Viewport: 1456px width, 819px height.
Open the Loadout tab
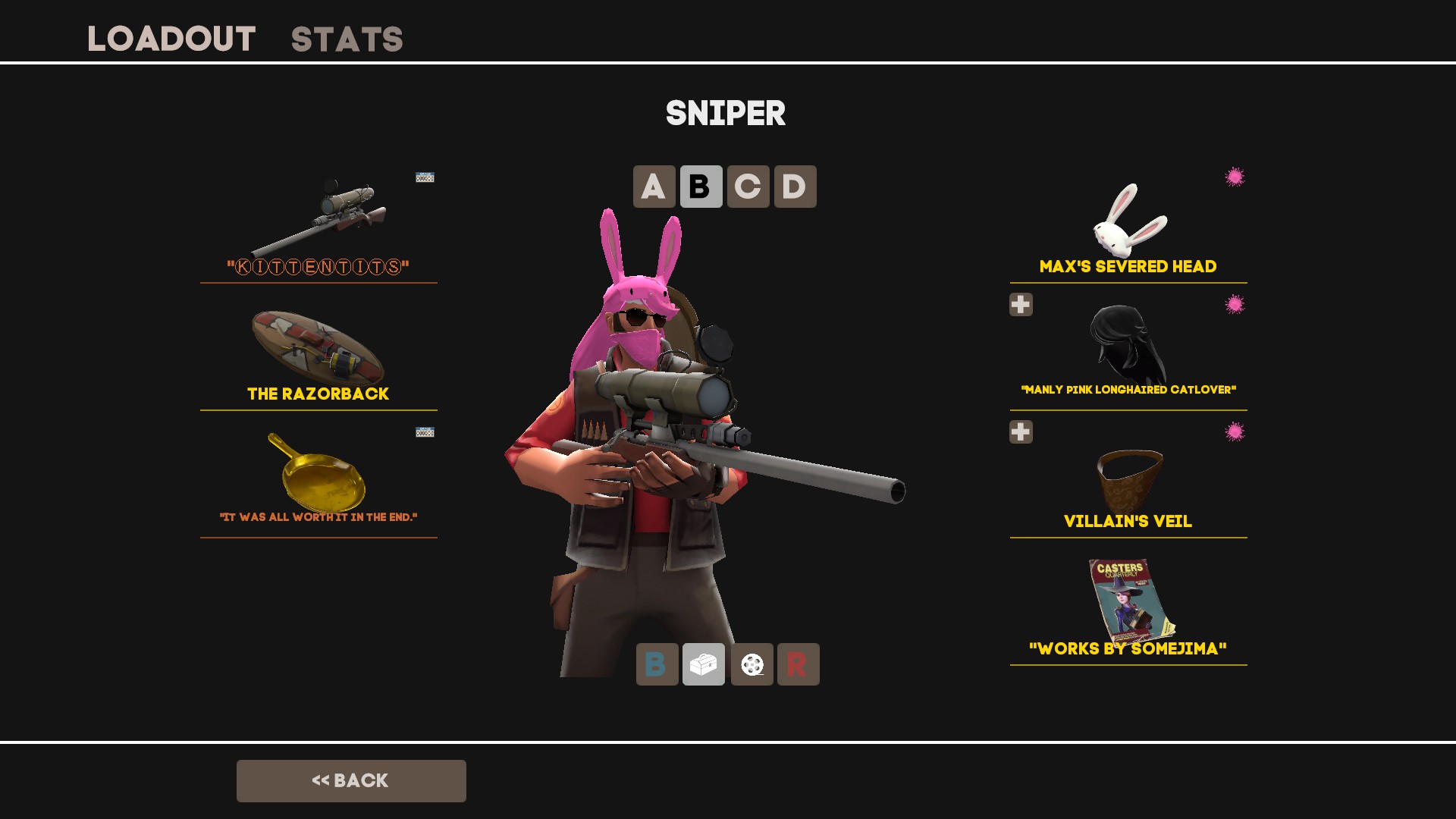[171, 39]
